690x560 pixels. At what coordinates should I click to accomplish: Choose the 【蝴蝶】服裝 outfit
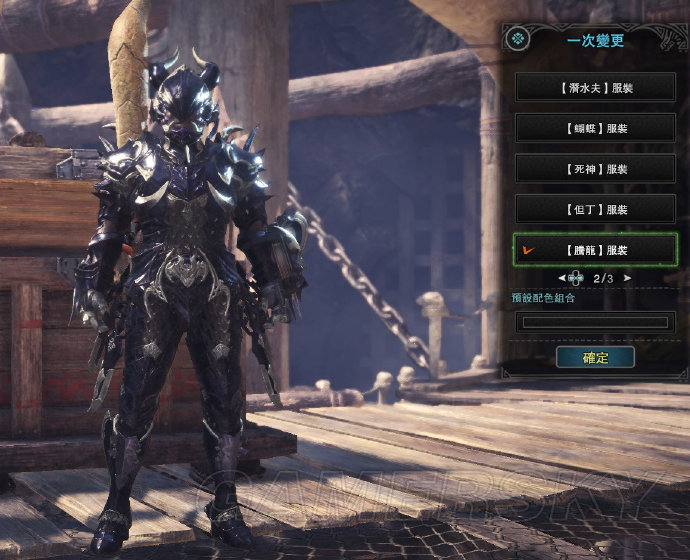coord(595,128)
